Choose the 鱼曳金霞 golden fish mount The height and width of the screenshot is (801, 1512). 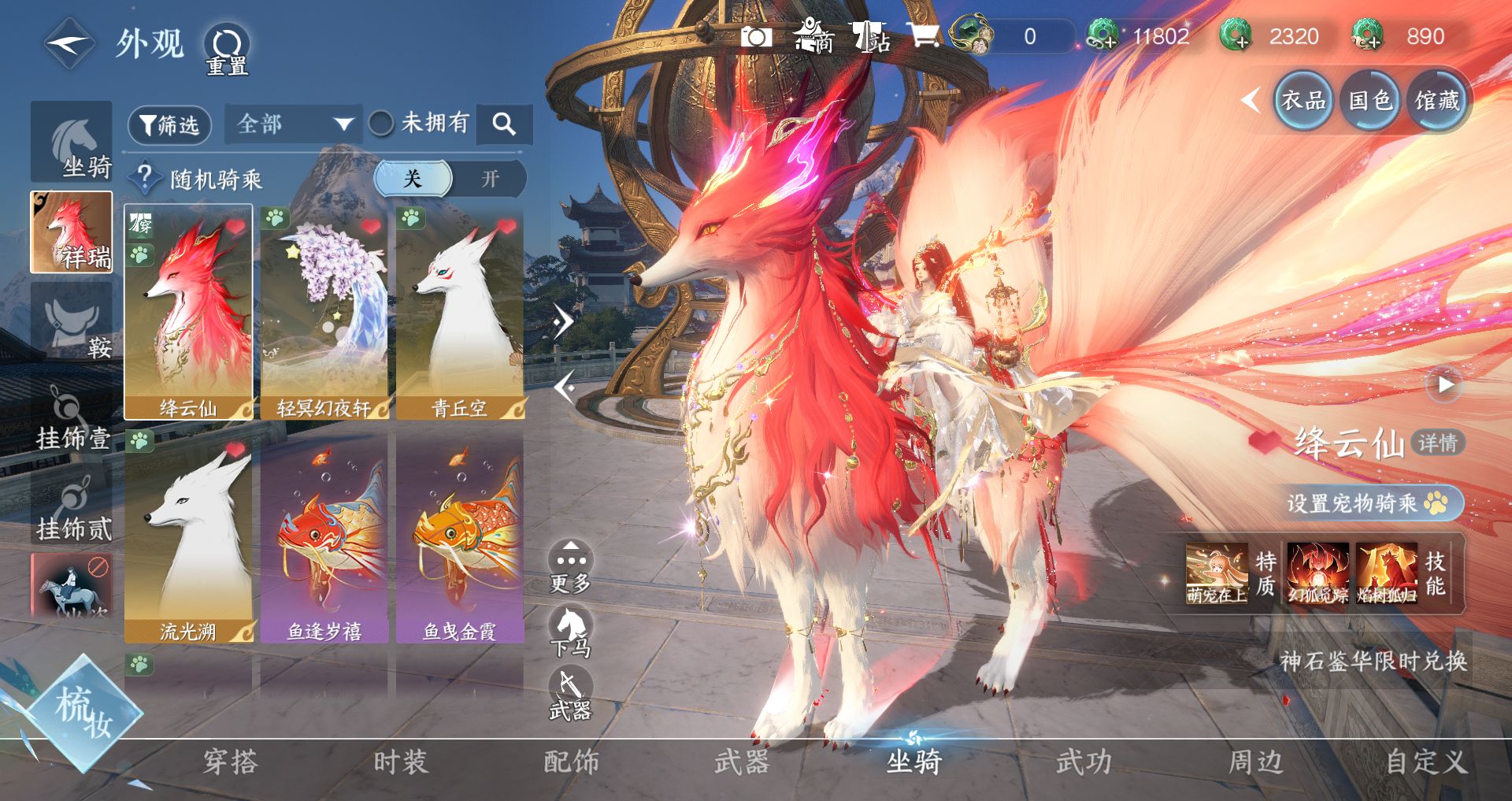click(x=460, y=540)
